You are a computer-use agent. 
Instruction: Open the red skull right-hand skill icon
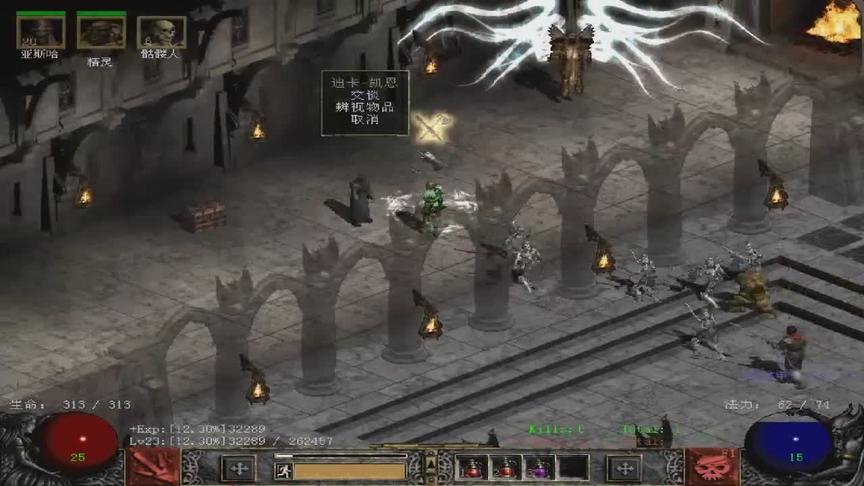point(711,466)
